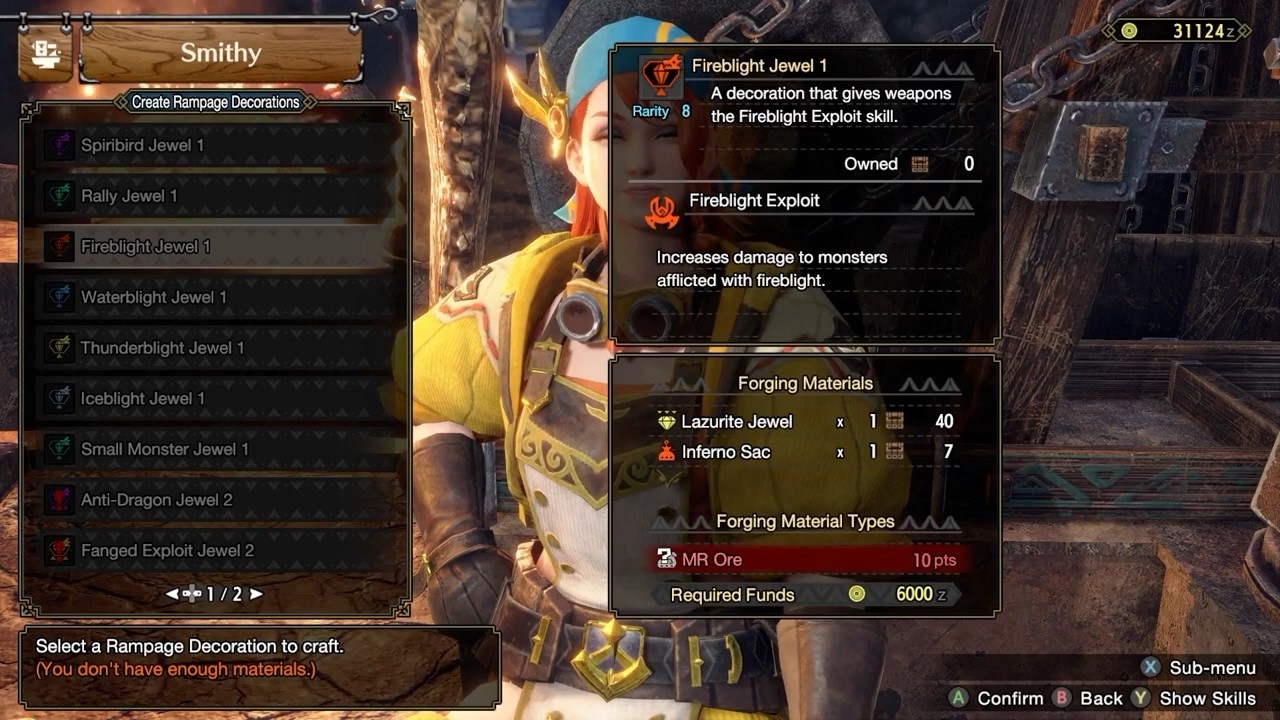Viewport: 1280px width, 720px height.
Task: Go to previous page with left arrow
Action: pos(172,594)
